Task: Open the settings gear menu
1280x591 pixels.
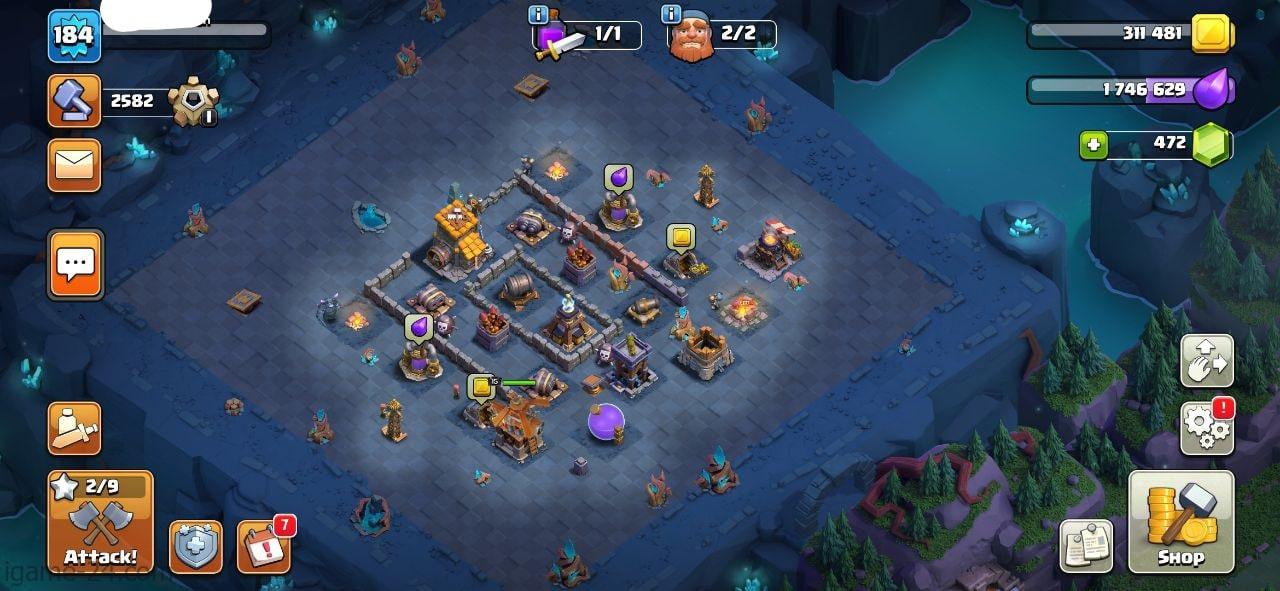Action: 1207,429
